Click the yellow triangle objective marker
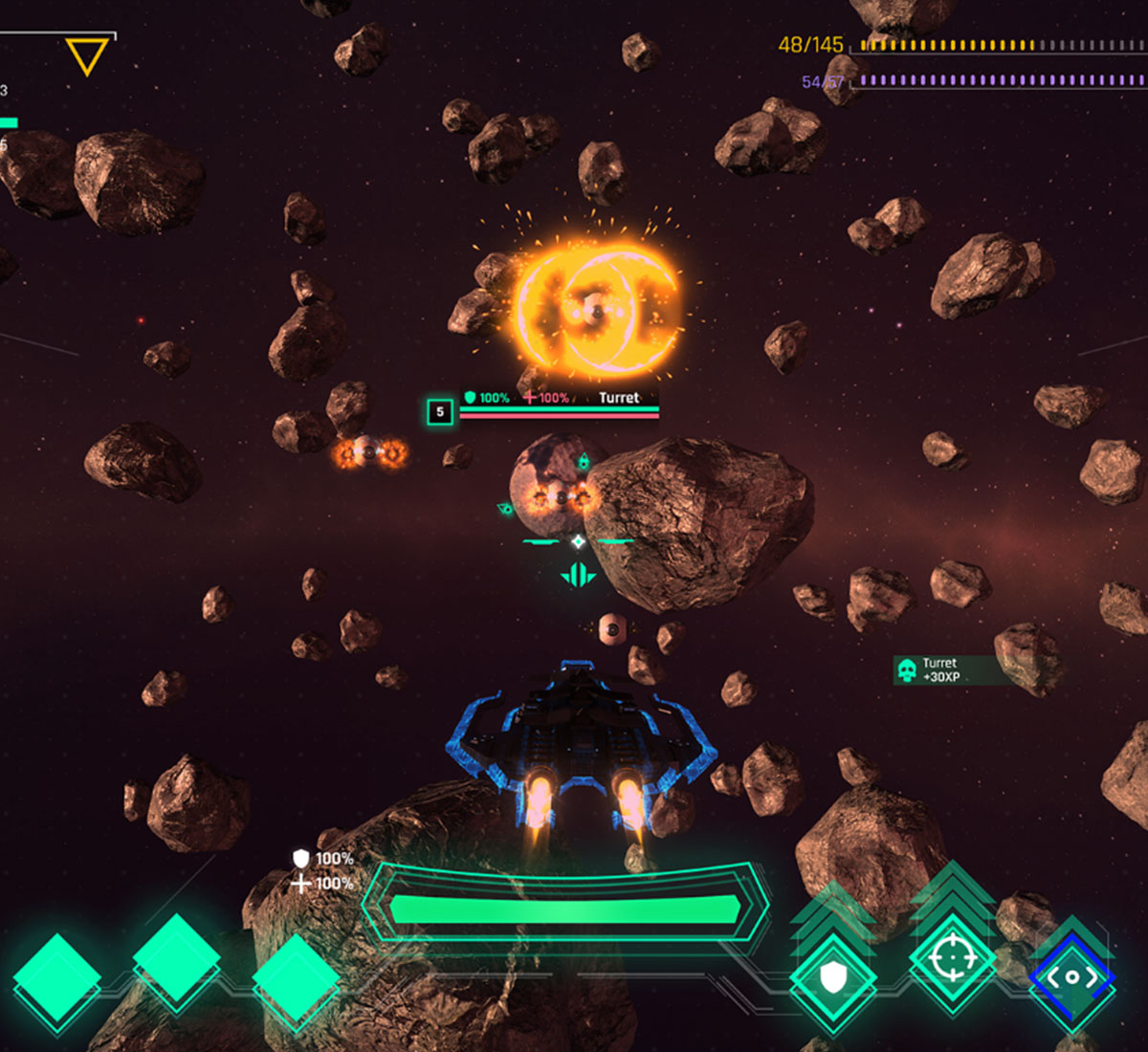 coord(86,55)
